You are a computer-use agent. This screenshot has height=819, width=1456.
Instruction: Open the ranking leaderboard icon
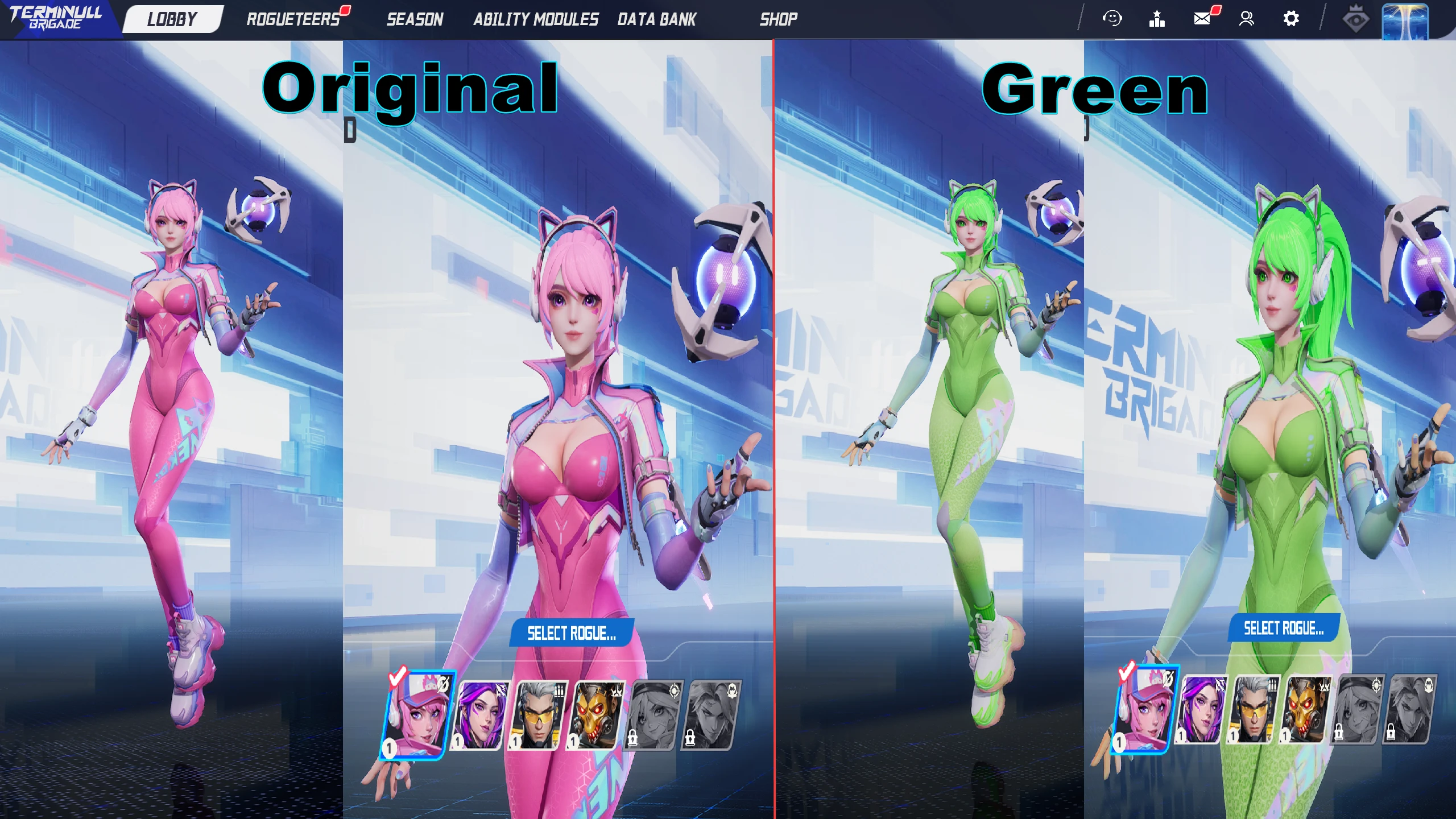point(1157,19)
